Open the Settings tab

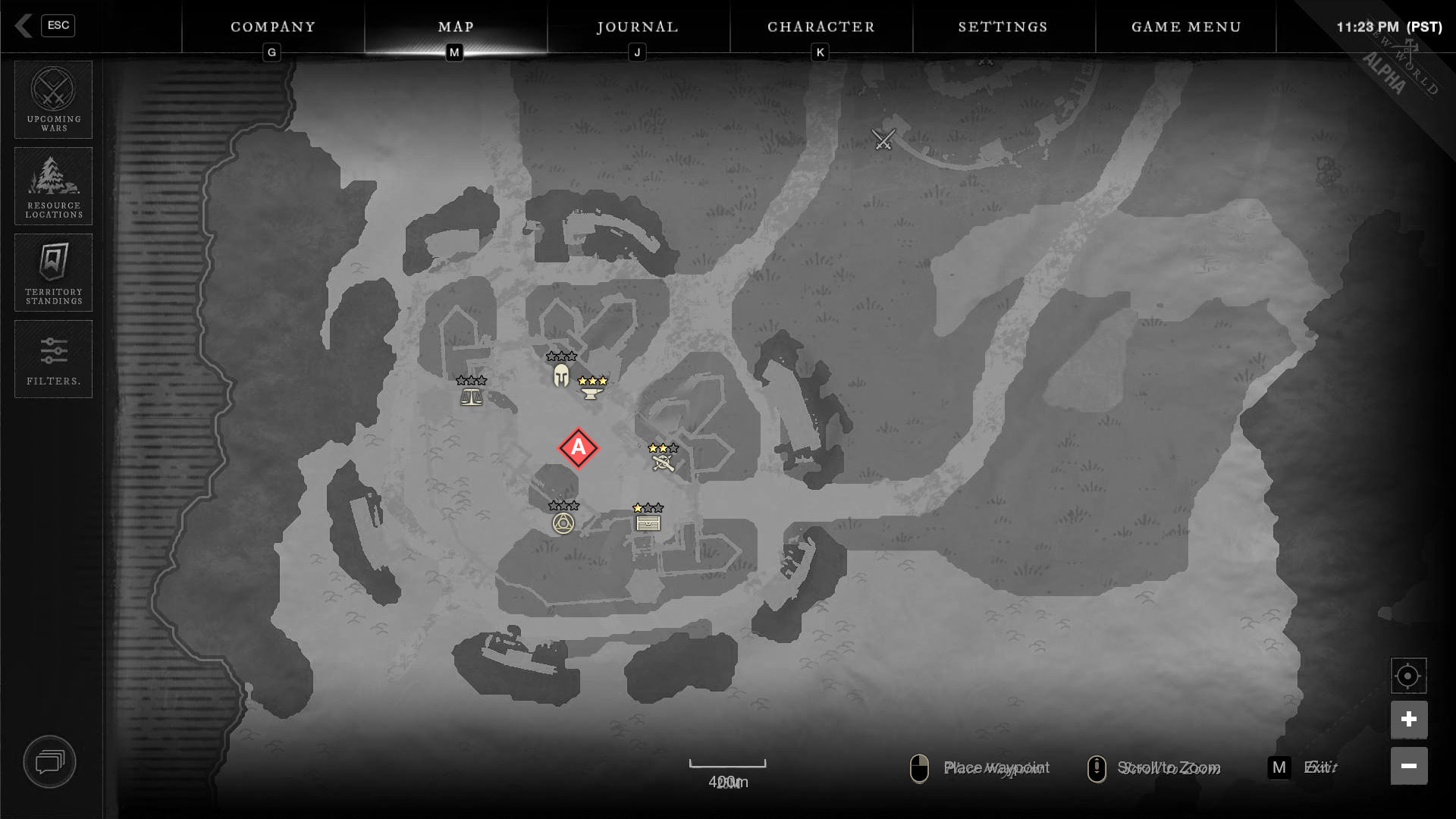(1003, 27)
